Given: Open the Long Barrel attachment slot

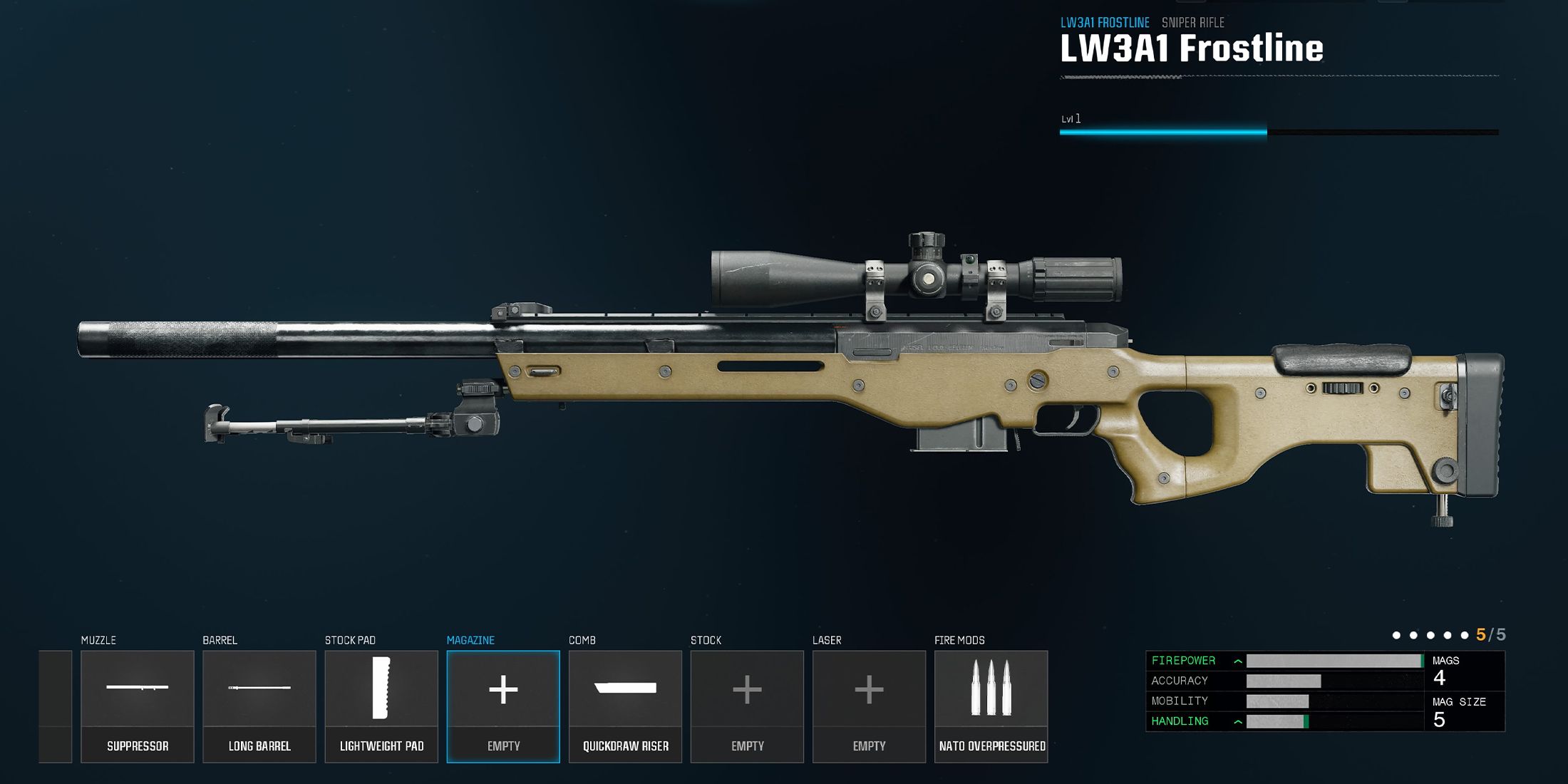Looking at the screenshot, I should (259, 706).
